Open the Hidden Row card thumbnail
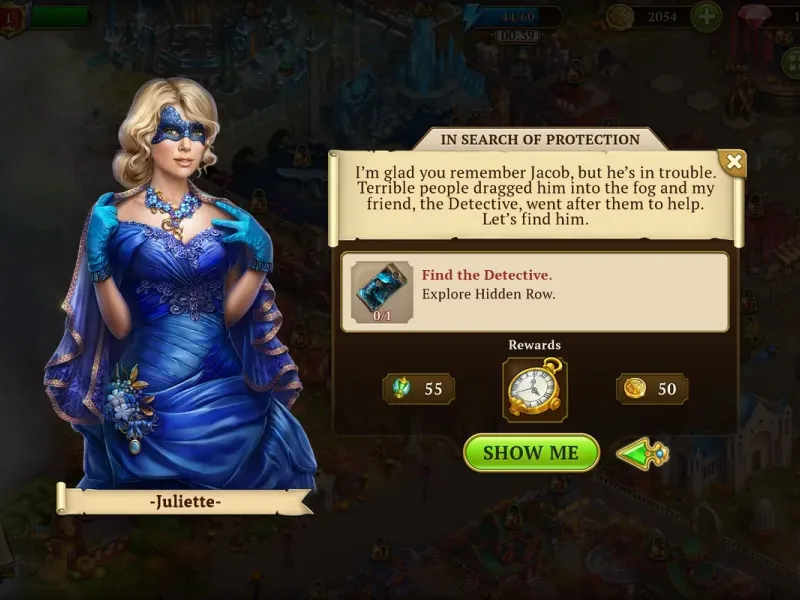800x600 pixels. (380, 291)
